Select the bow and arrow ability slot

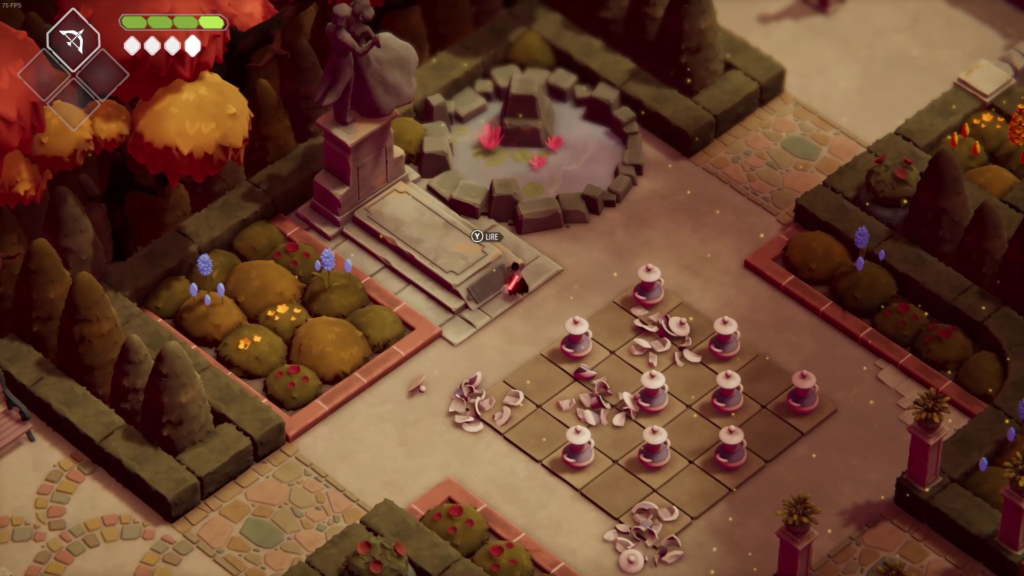[73, 40]
